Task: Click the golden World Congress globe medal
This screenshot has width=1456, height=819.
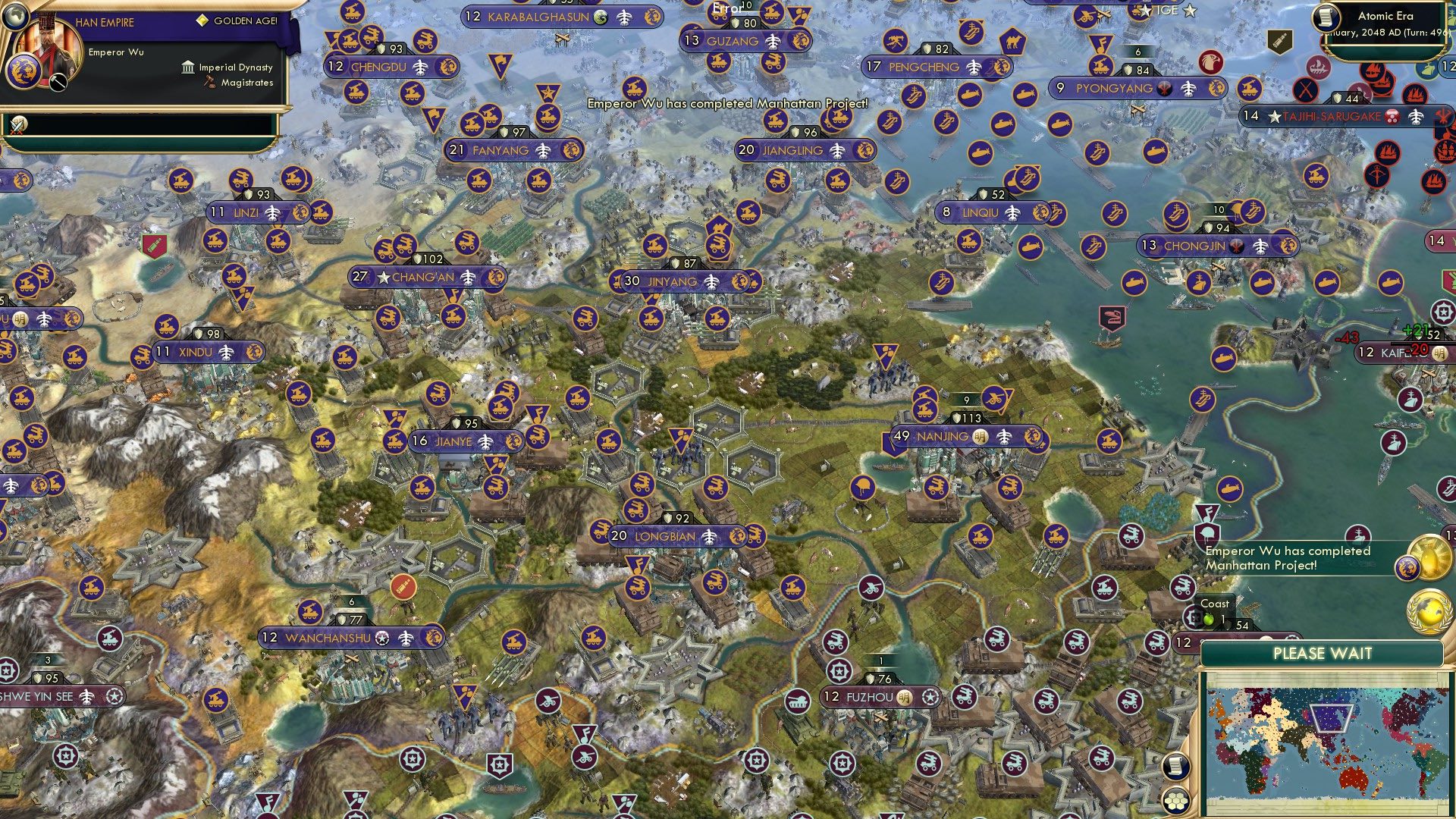Action: (1429, 611)
